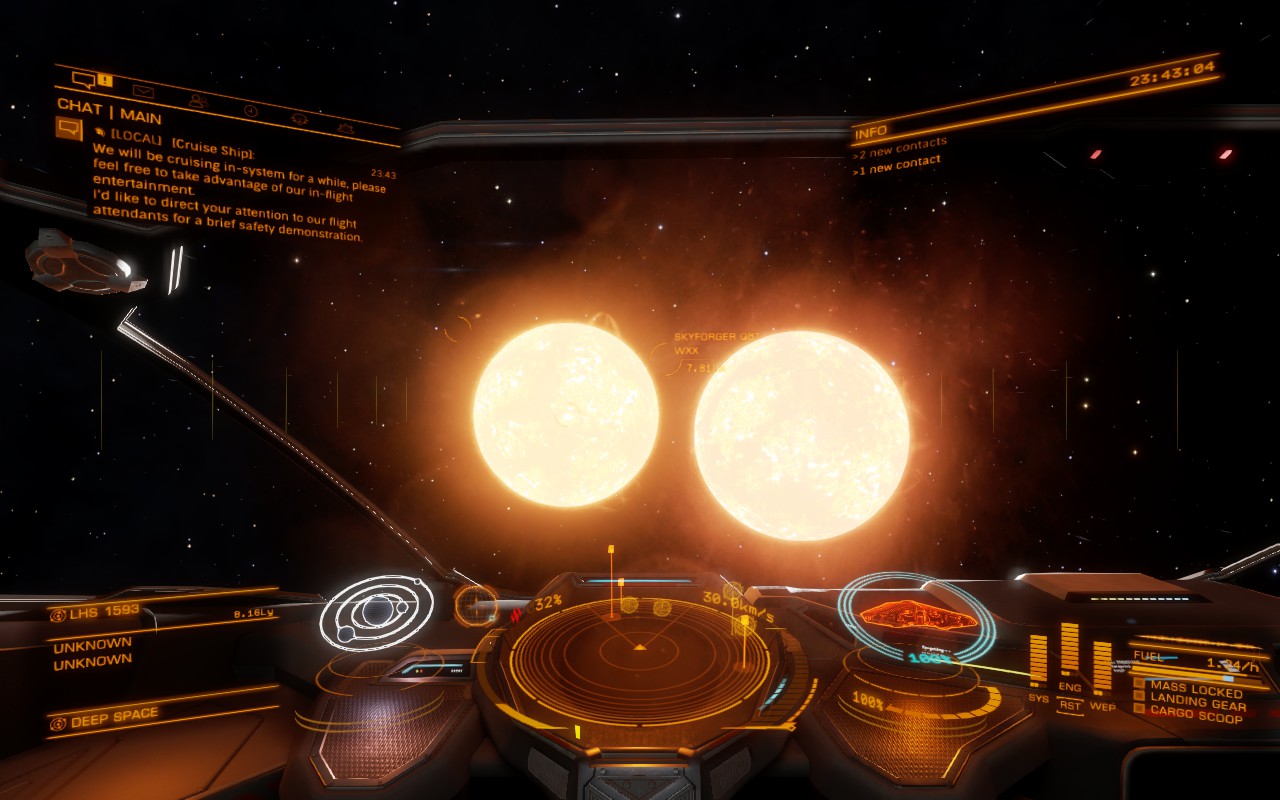1280x800 pixels.
Task: Click the own ship shield hologram
Action: (915, 615)
